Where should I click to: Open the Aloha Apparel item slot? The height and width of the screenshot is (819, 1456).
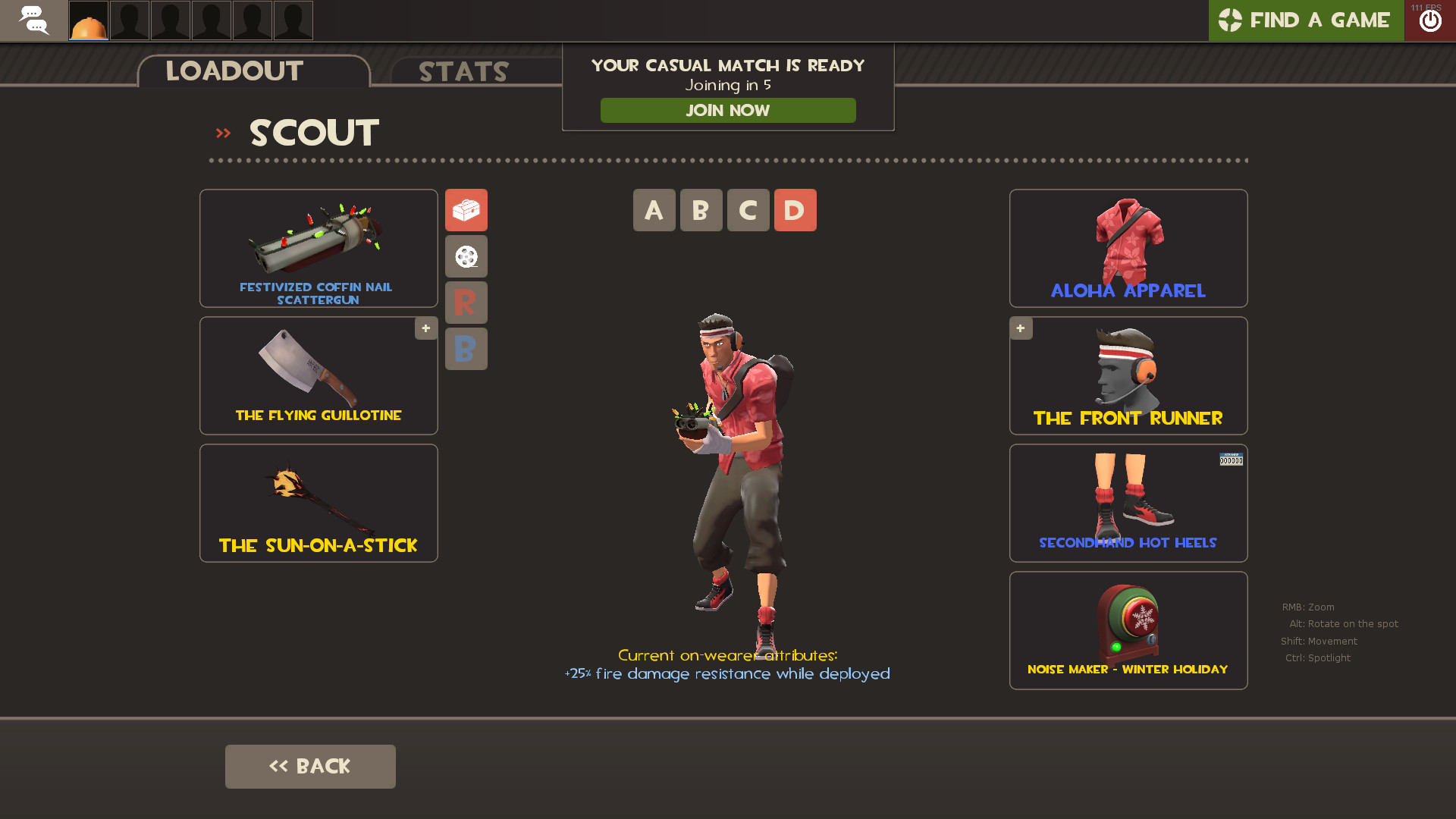tap(1128, 248)
